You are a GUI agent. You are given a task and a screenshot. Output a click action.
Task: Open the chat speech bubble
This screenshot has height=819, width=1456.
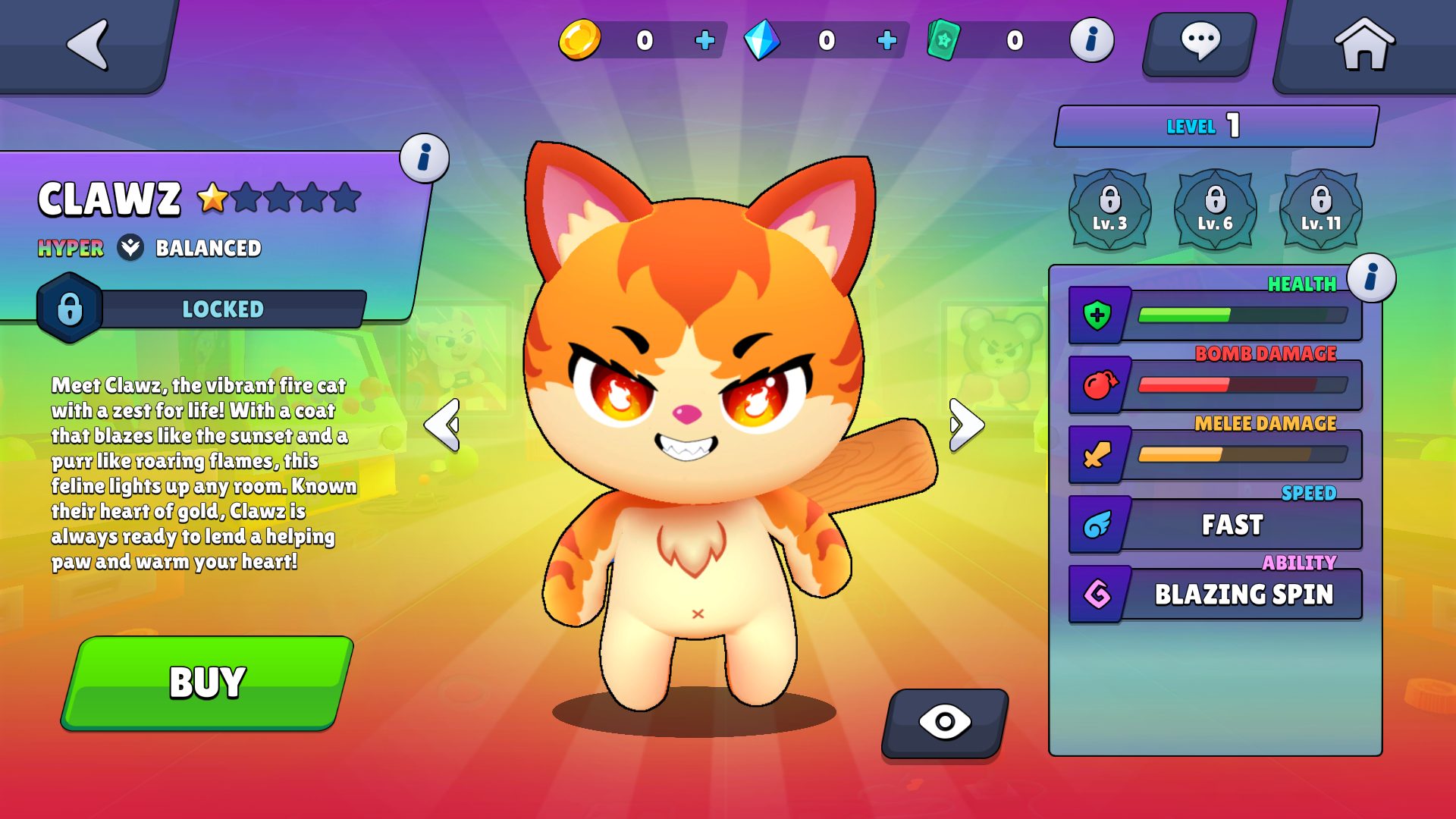[x=1200, y=43]
